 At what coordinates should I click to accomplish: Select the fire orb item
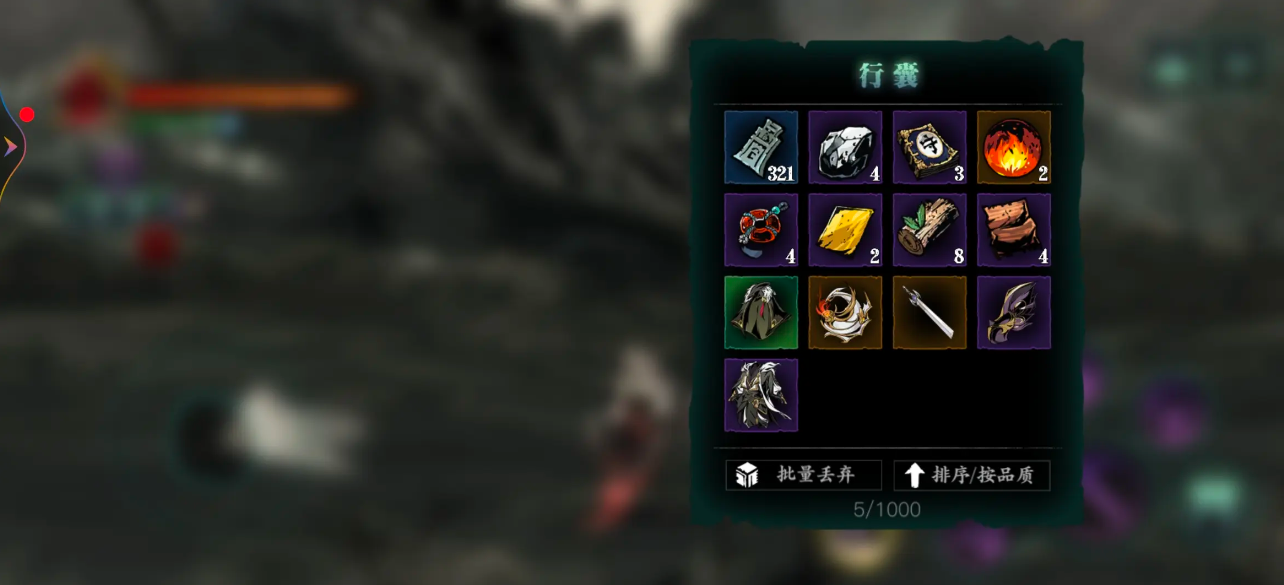click(x=1013, y=147)
